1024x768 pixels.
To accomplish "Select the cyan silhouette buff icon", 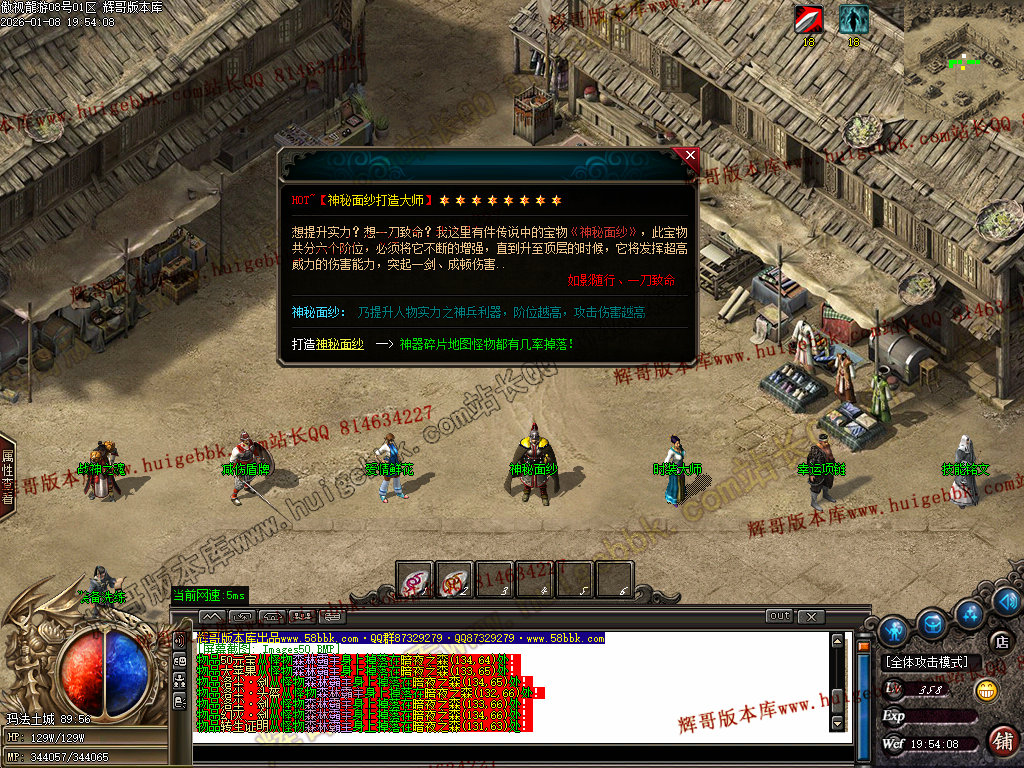I will click(x=853, y=19).
